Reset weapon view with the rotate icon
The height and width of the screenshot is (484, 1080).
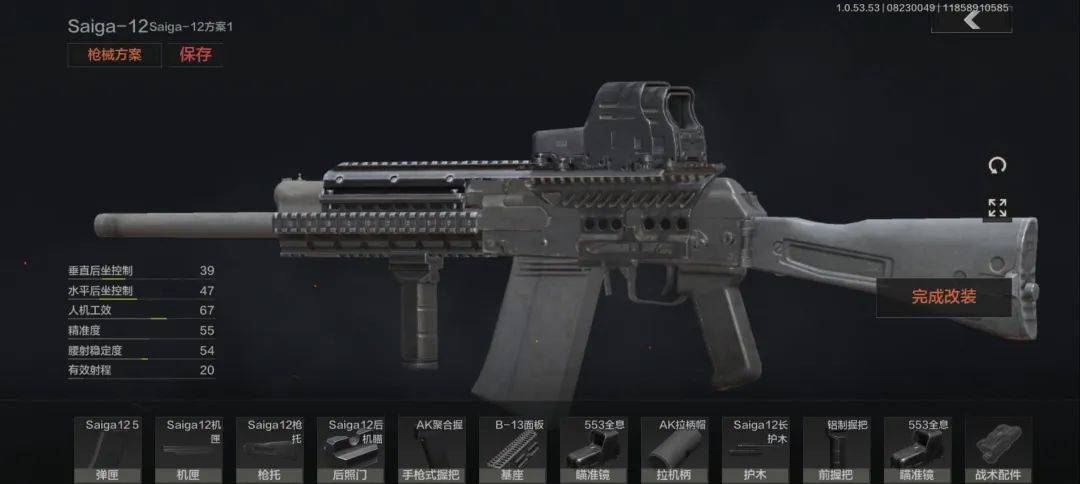click(997, 165)
